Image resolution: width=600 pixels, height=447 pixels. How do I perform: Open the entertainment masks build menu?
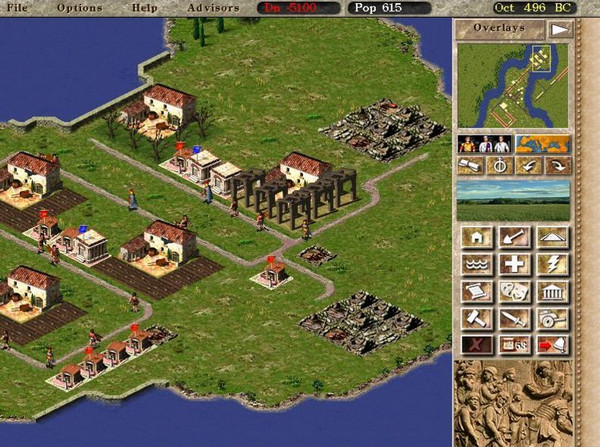[x=514, y=291]
